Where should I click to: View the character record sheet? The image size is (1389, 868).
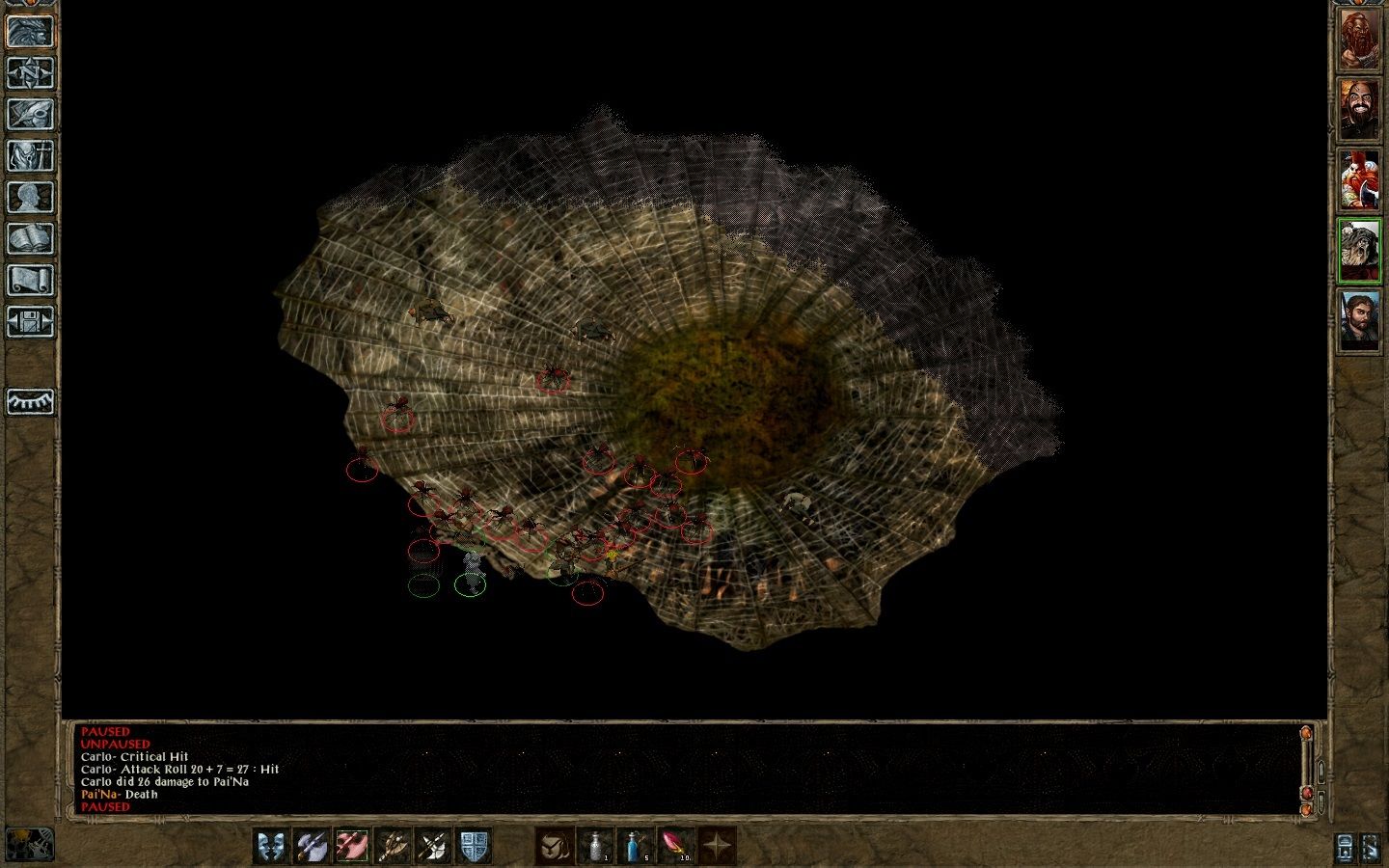28,198
